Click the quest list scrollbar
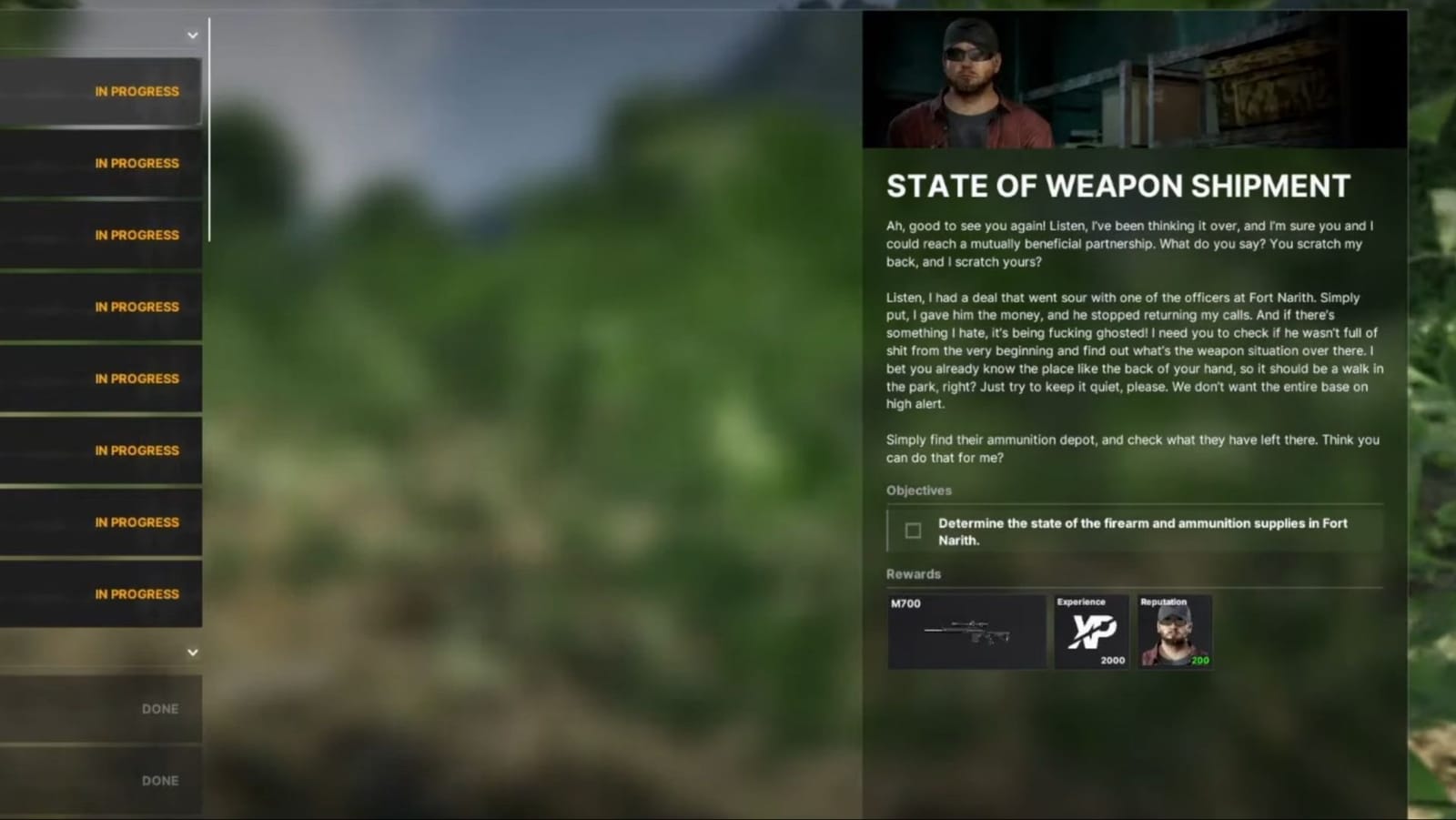The height and width of the screenshot is (820, 1456). (x=210, y=127)
